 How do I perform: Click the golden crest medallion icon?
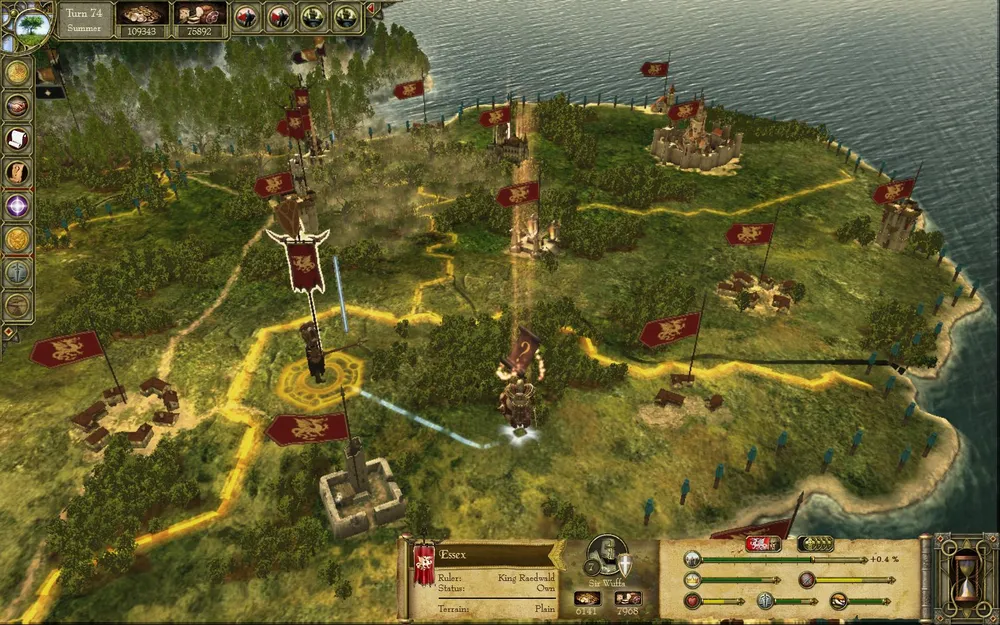[17, 238]
